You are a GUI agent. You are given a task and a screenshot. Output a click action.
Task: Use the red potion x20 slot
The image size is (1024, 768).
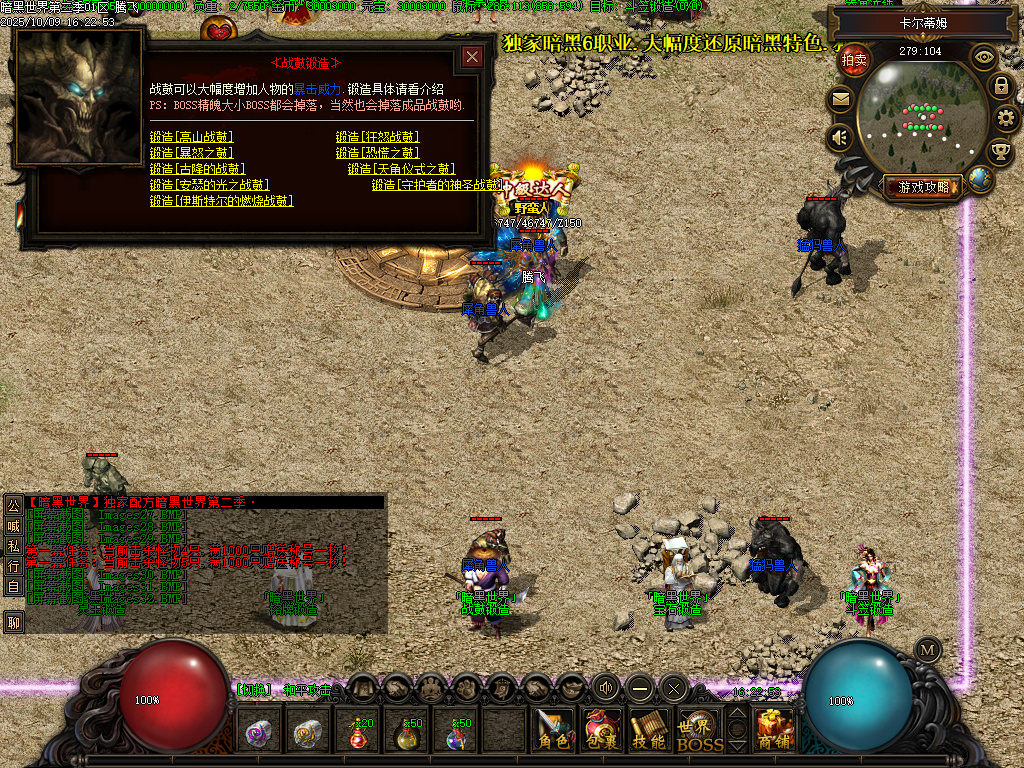coord(358,733)
